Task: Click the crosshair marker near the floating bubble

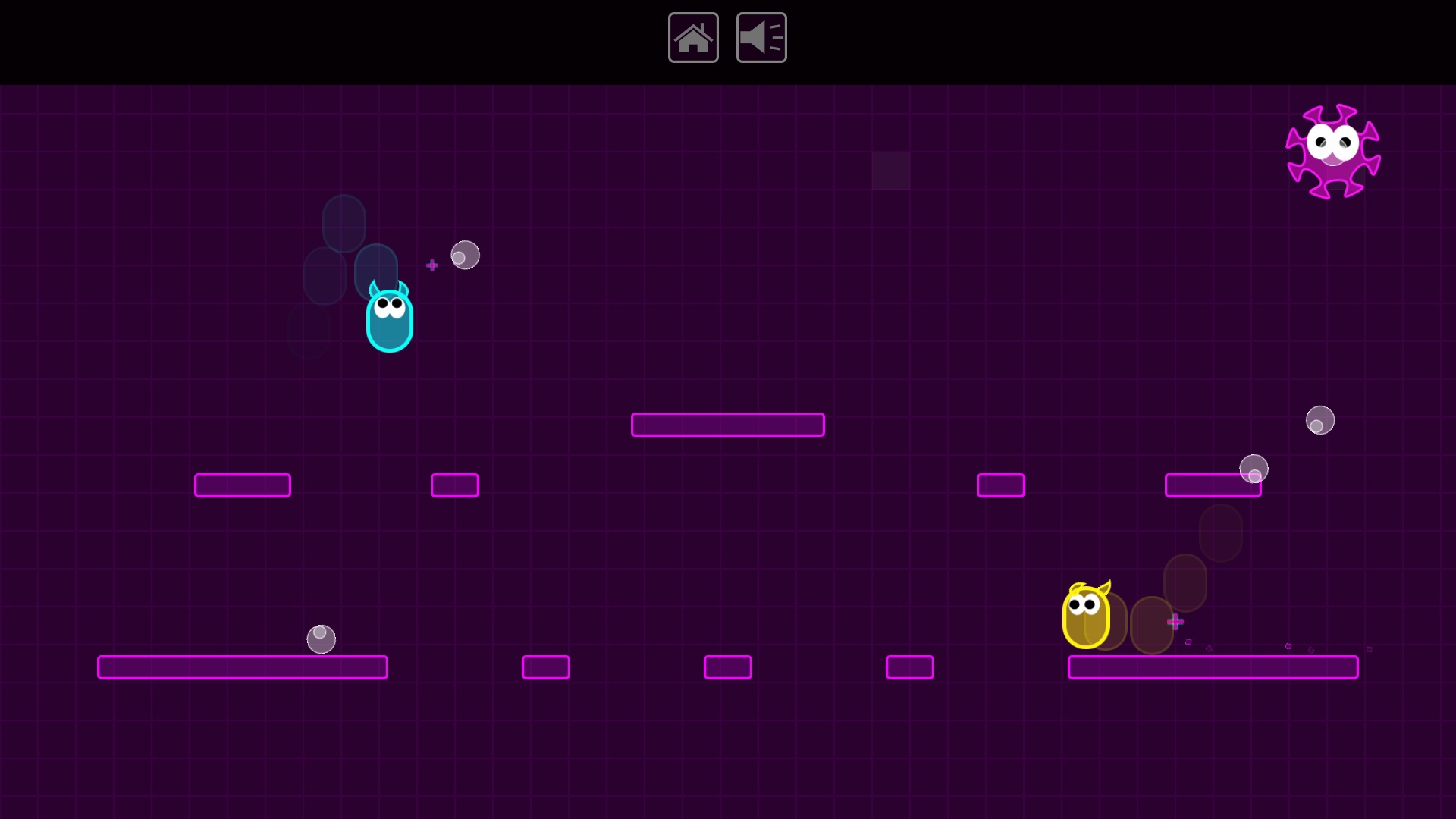Action: coord(432,265)
